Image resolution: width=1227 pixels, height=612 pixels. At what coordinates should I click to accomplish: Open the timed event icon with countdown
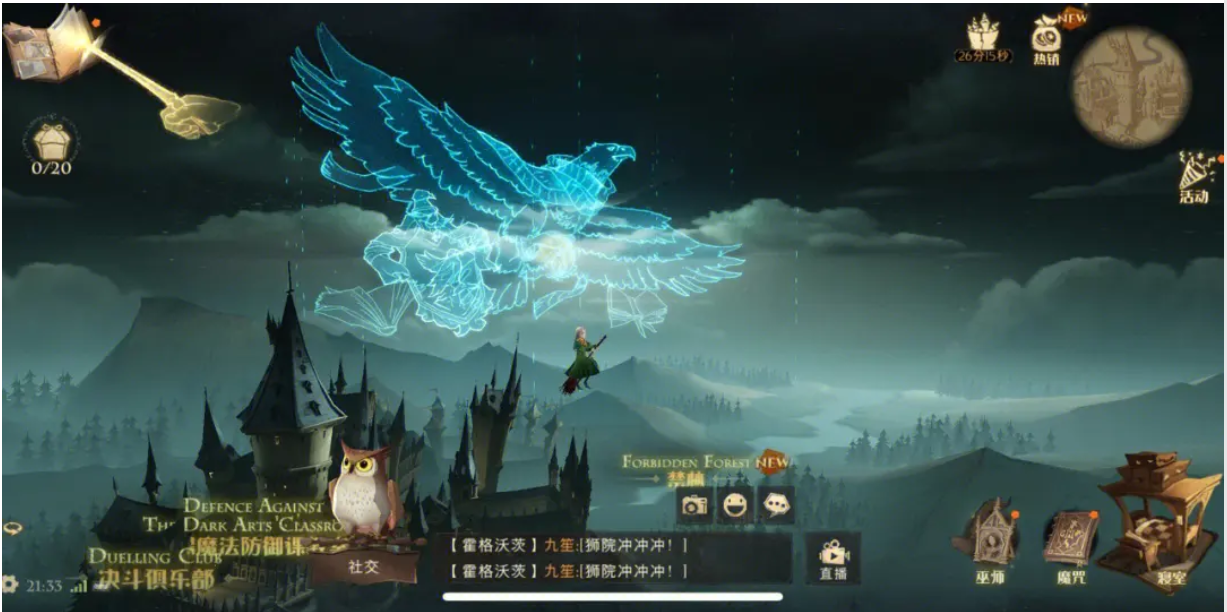tap(983, 38)
